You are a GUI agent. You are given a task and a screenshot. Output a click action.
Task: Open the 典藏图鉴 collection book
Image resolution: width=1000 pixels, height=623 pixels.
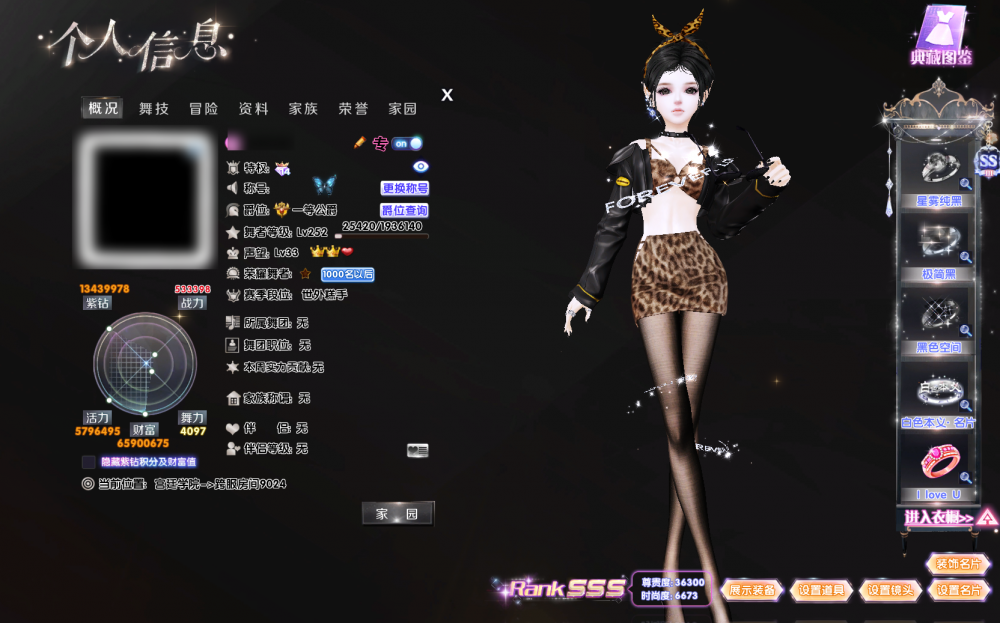(941, 37)
